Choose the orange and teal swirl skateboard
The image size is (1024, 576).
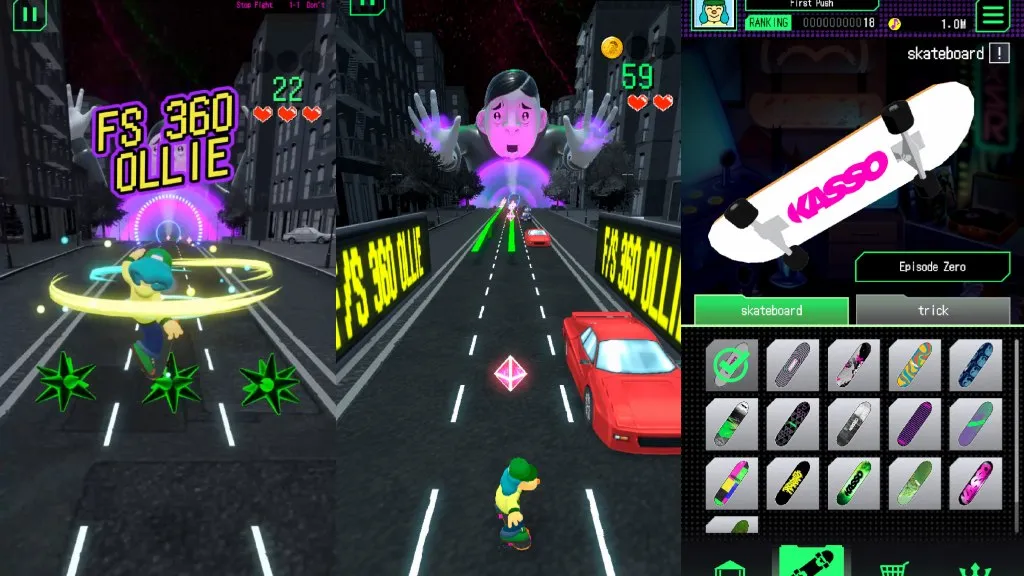click(x=914, y=365)
